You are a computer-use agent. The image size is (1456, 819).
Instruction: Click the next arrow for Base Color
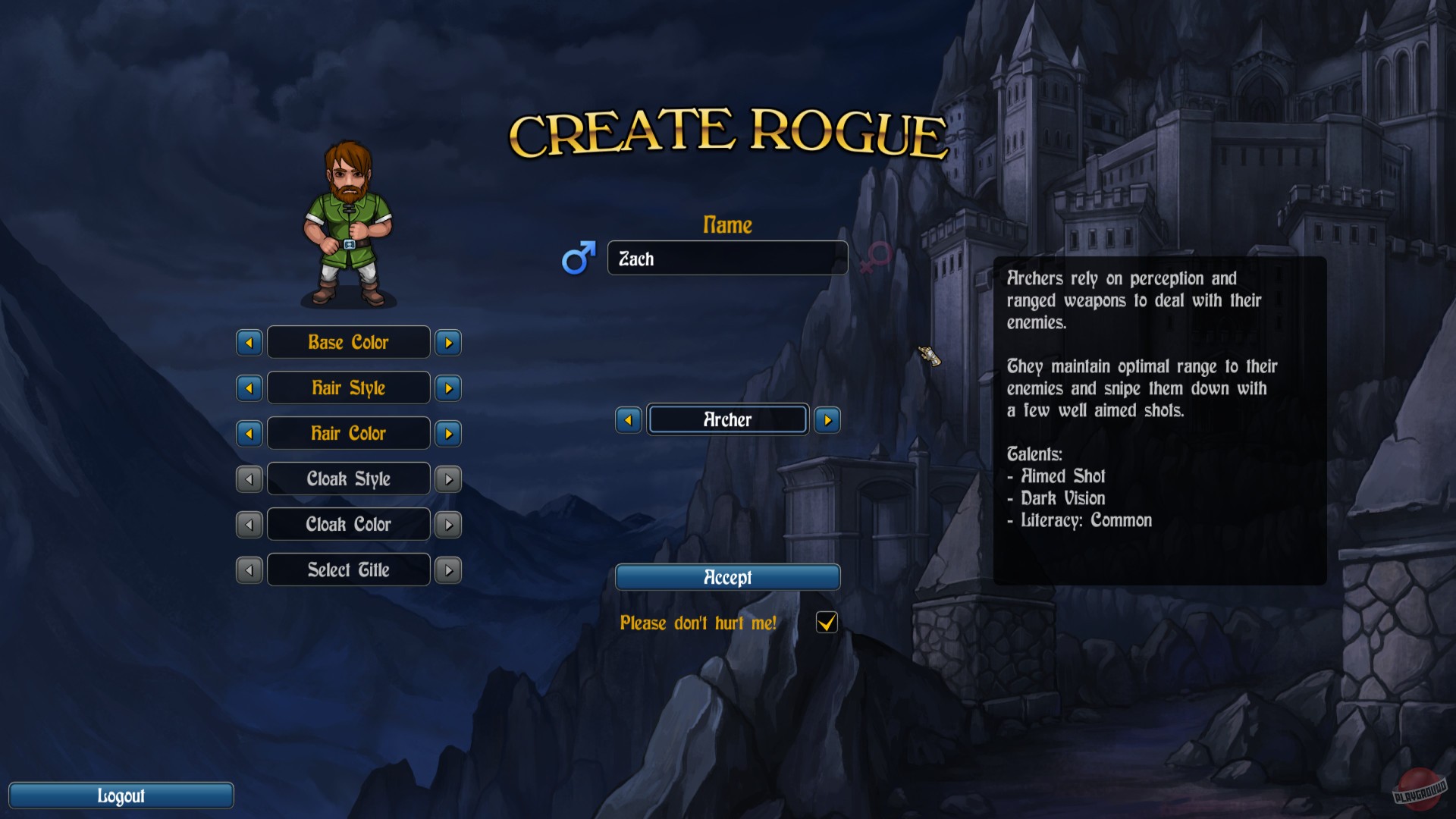(447, 342)
